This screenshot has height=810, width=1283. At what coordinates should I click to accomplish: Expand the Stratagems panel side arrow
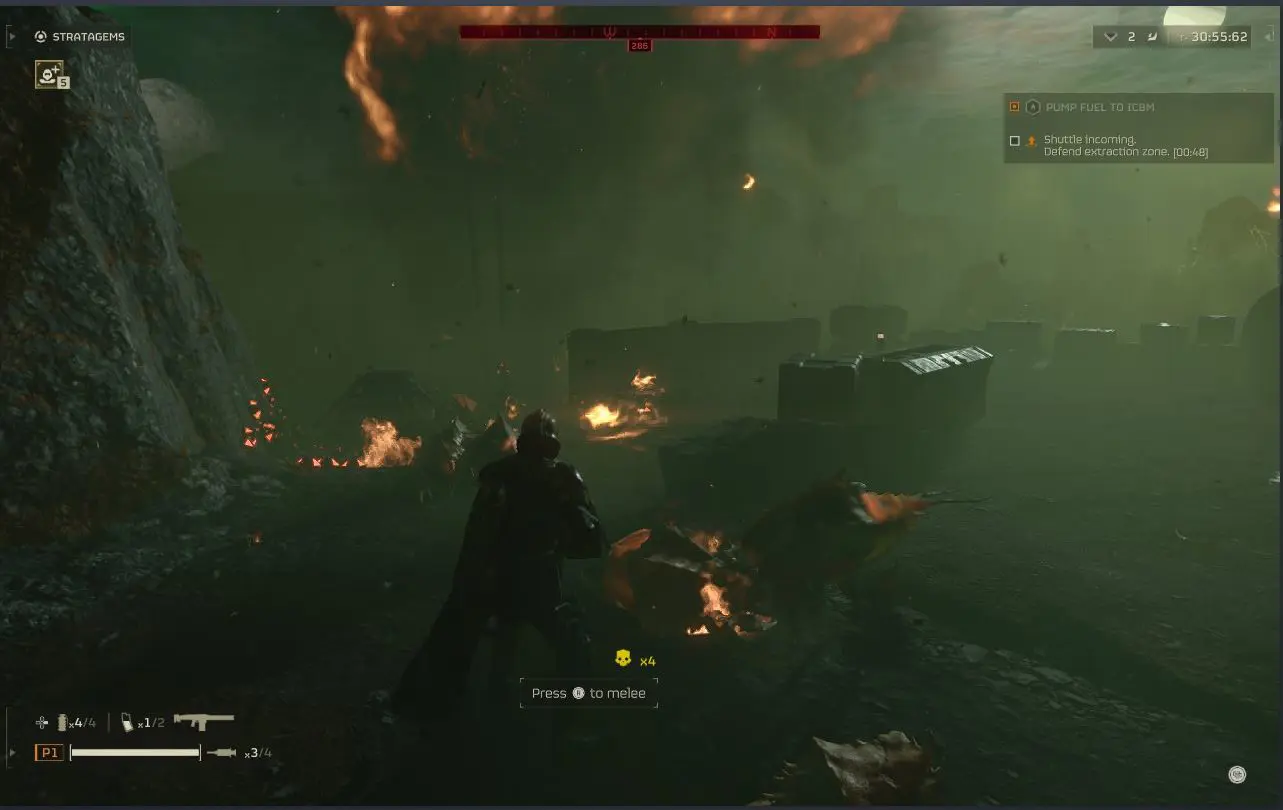pos(12,36)
